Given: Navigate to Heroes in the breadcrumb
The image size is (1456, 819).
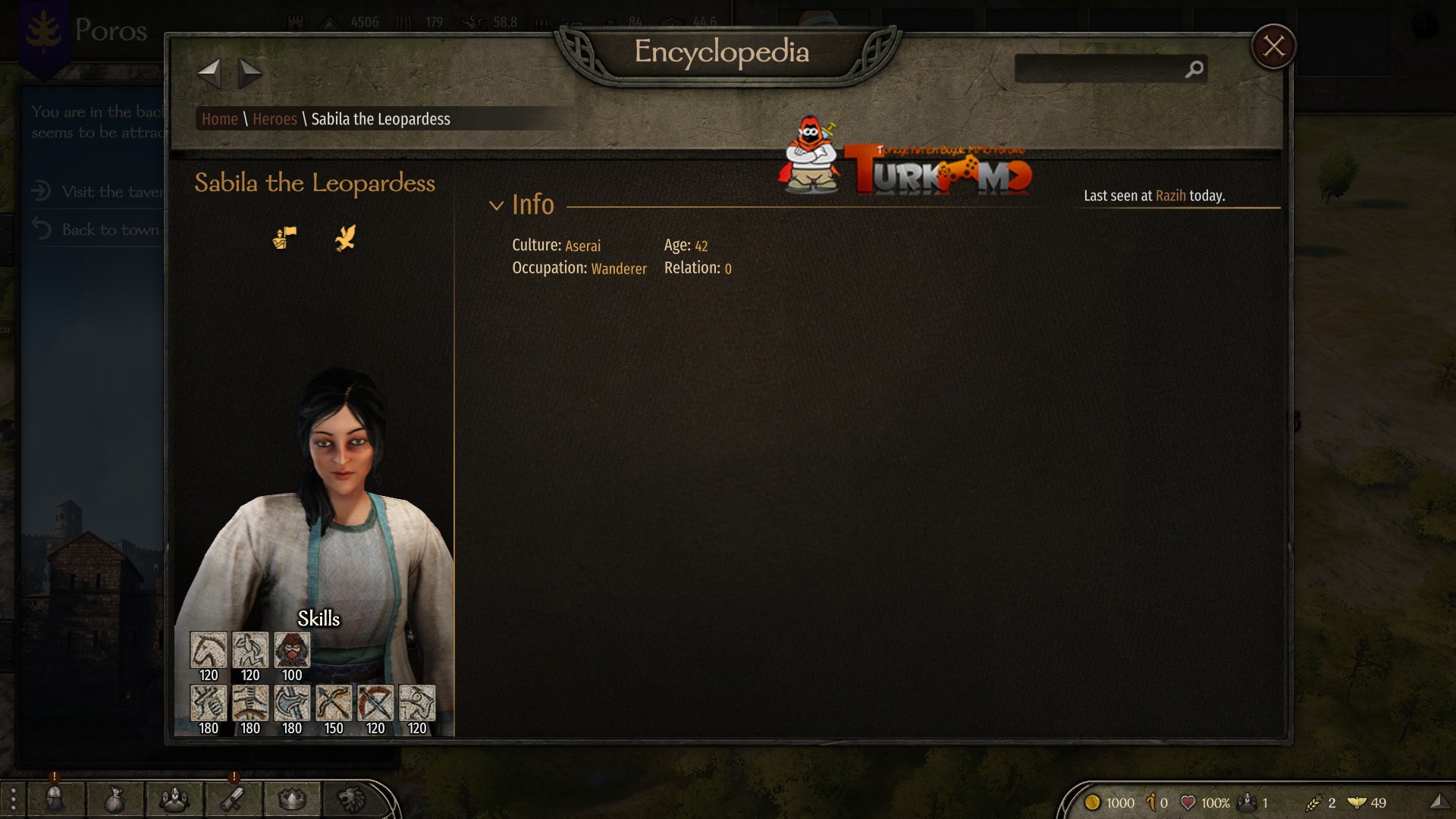Looking at the screenshot, I should (275, 119).
